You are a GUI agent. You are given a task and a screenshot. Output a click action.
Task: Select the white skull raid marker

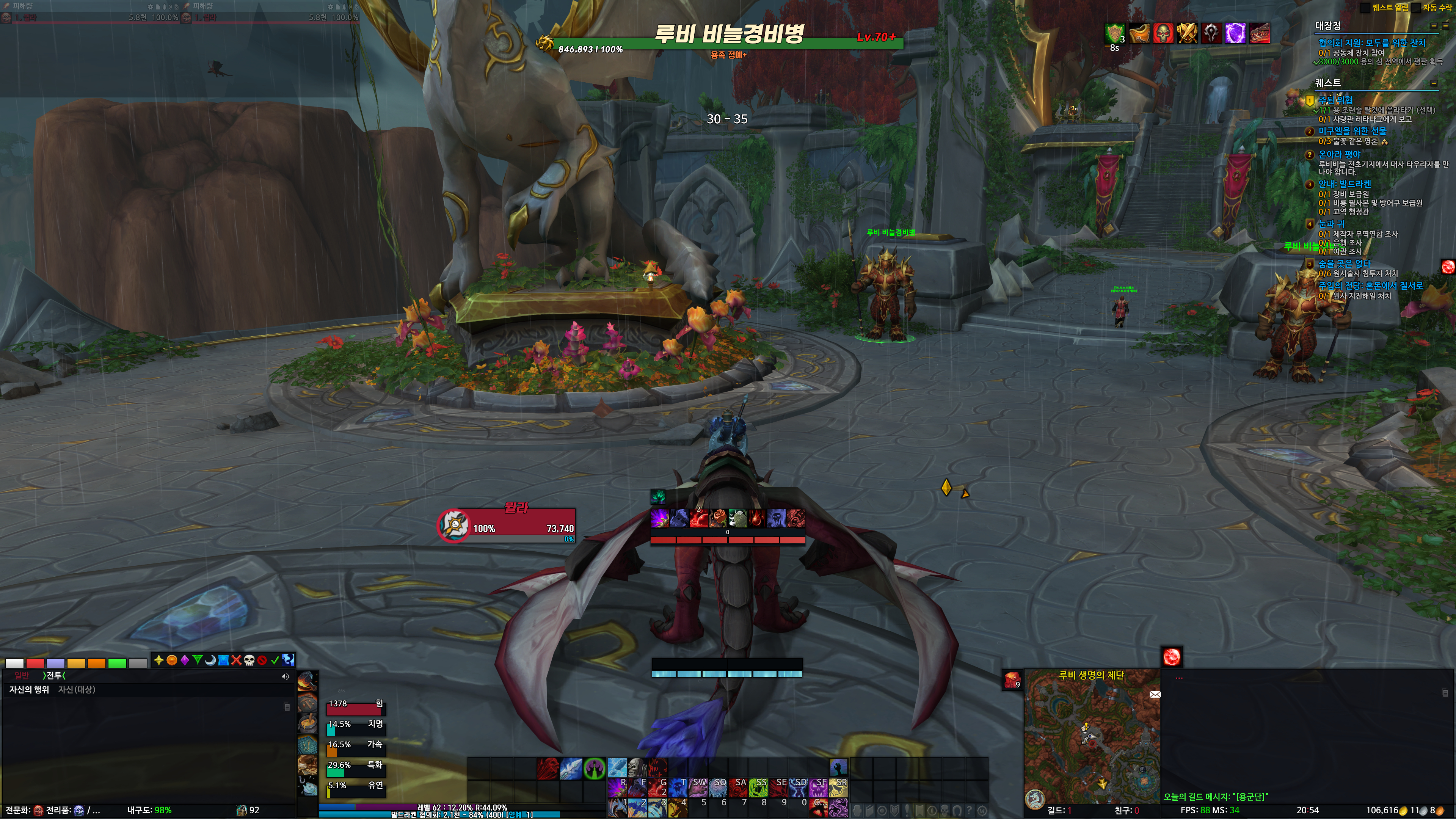tap(249, 660)
